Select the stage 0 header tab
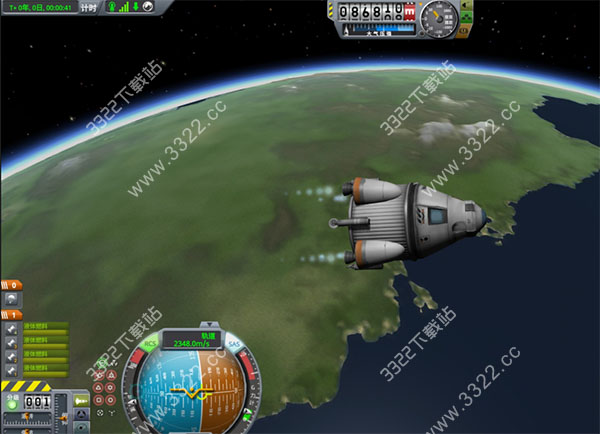This screenshot has width=600, height=434. (10, 285)
